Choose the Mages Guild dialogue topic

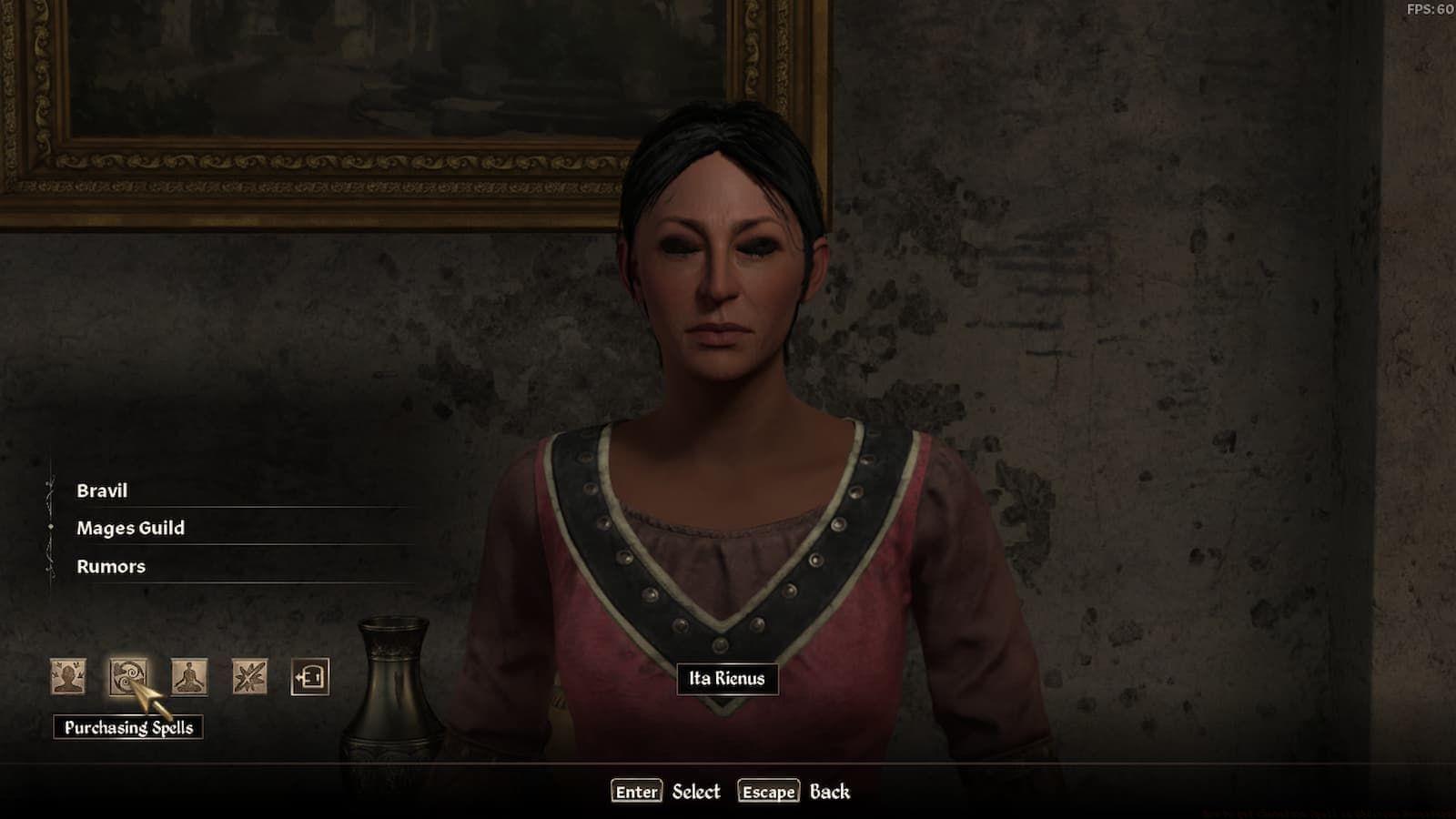coord(130,528)
